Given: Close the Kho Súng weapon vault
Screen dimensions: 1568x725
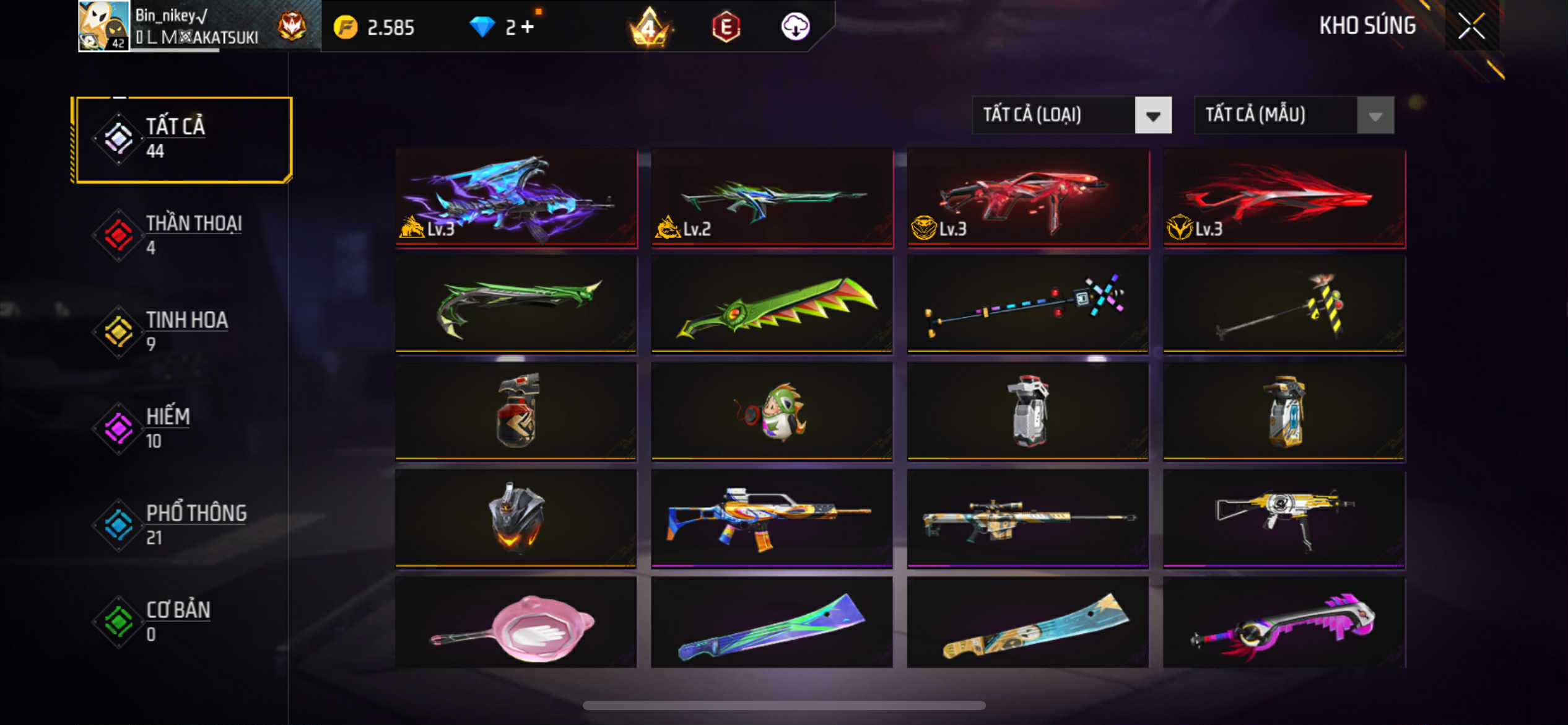Looking at the screenshot, I should (x=1471, y=26).
